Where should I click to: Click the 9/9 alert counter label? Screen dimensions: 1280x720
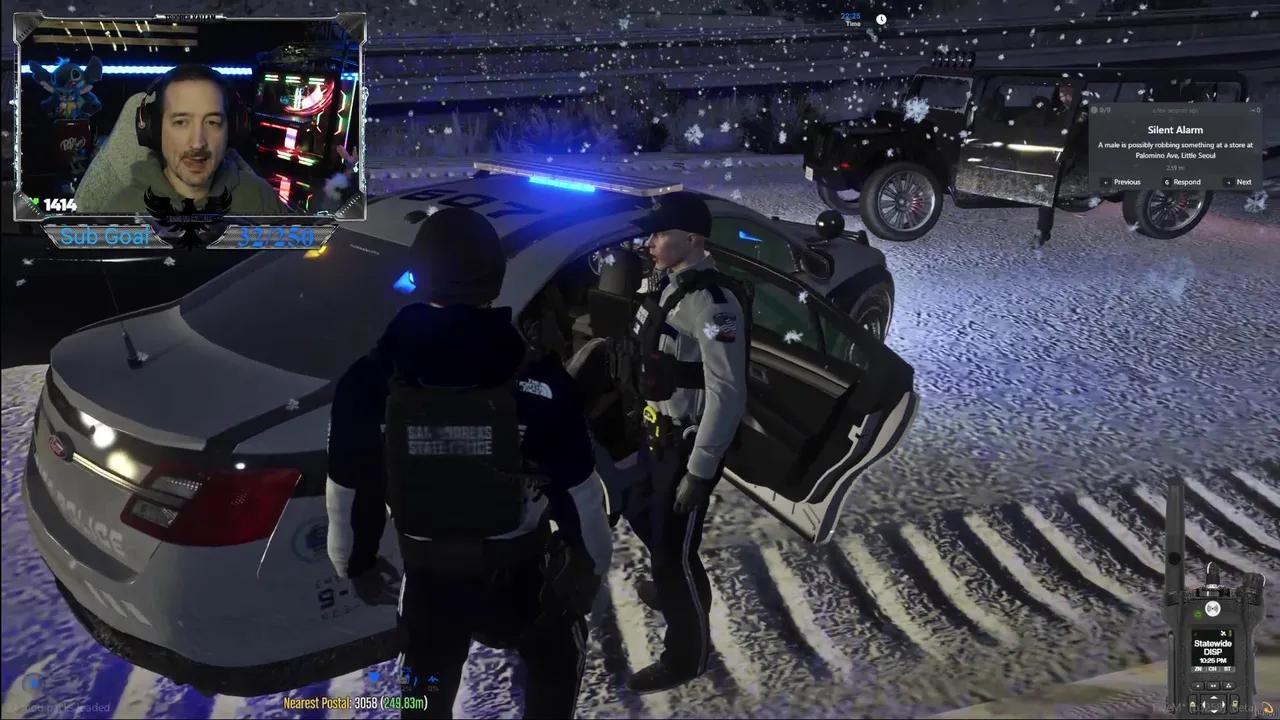point(1105,110)
